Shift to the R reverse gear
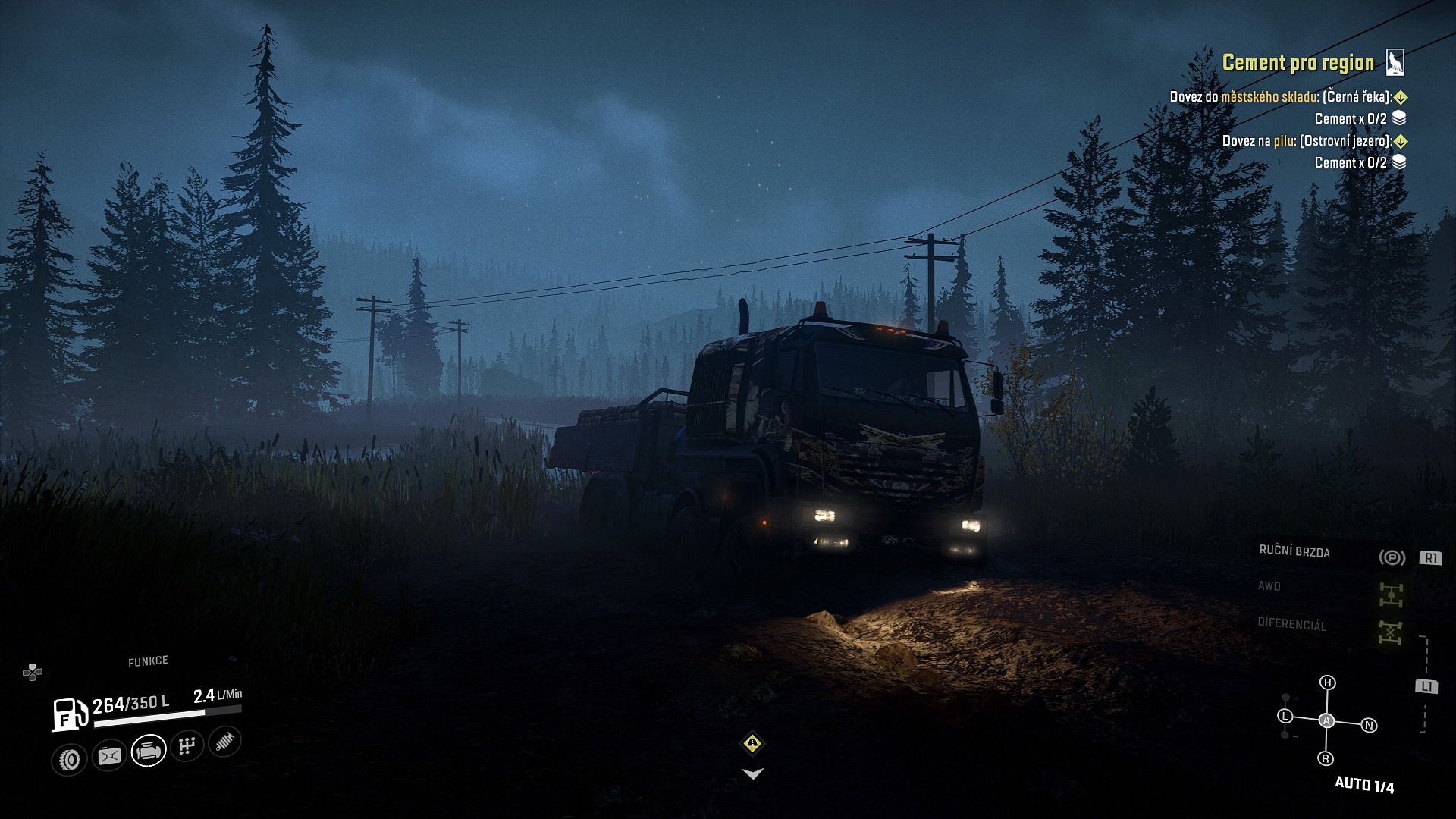The width and height of the screenshot is (1456, 819). click(1326, 758)
